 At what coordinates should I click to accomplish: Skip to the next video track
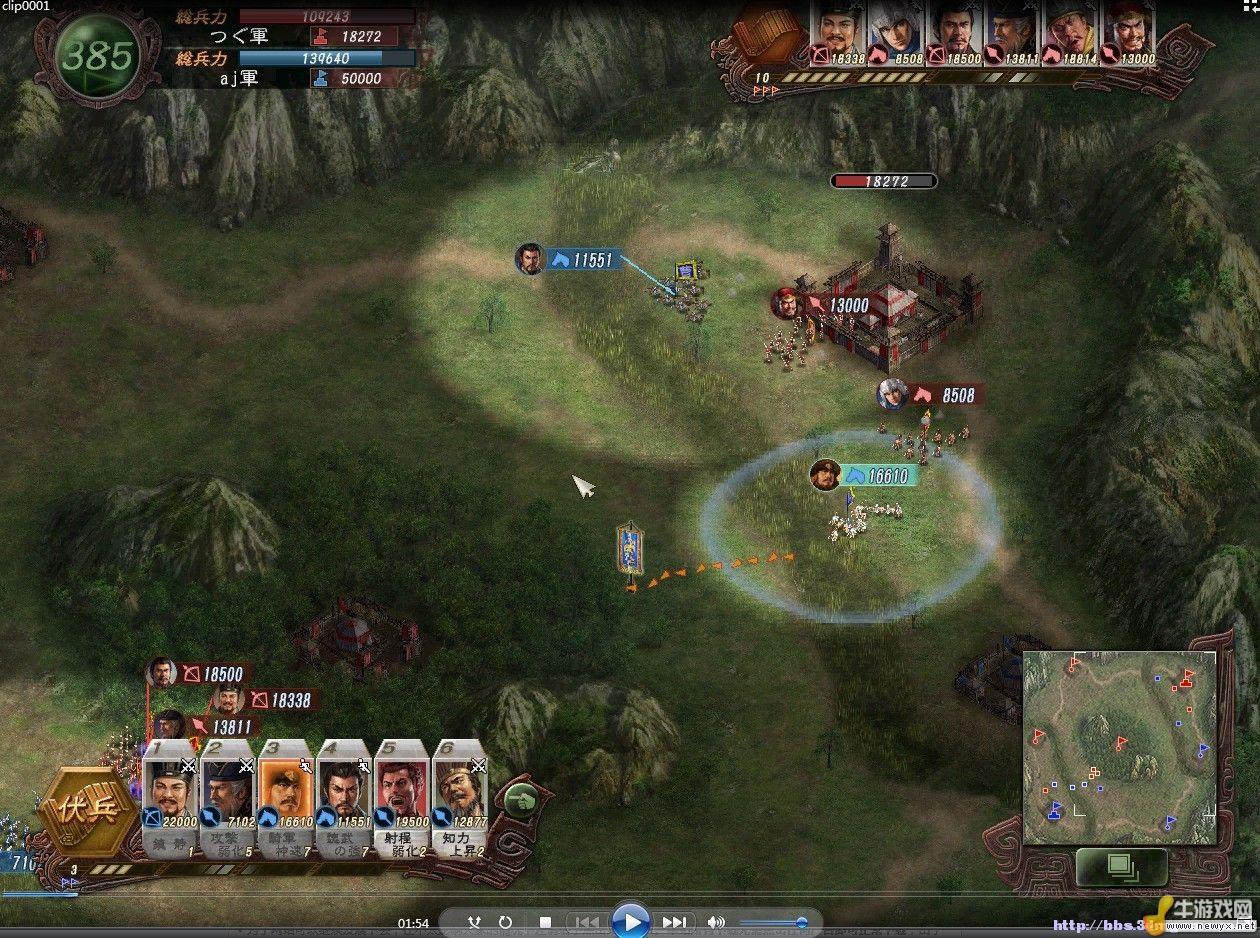(x=675, y=922)
